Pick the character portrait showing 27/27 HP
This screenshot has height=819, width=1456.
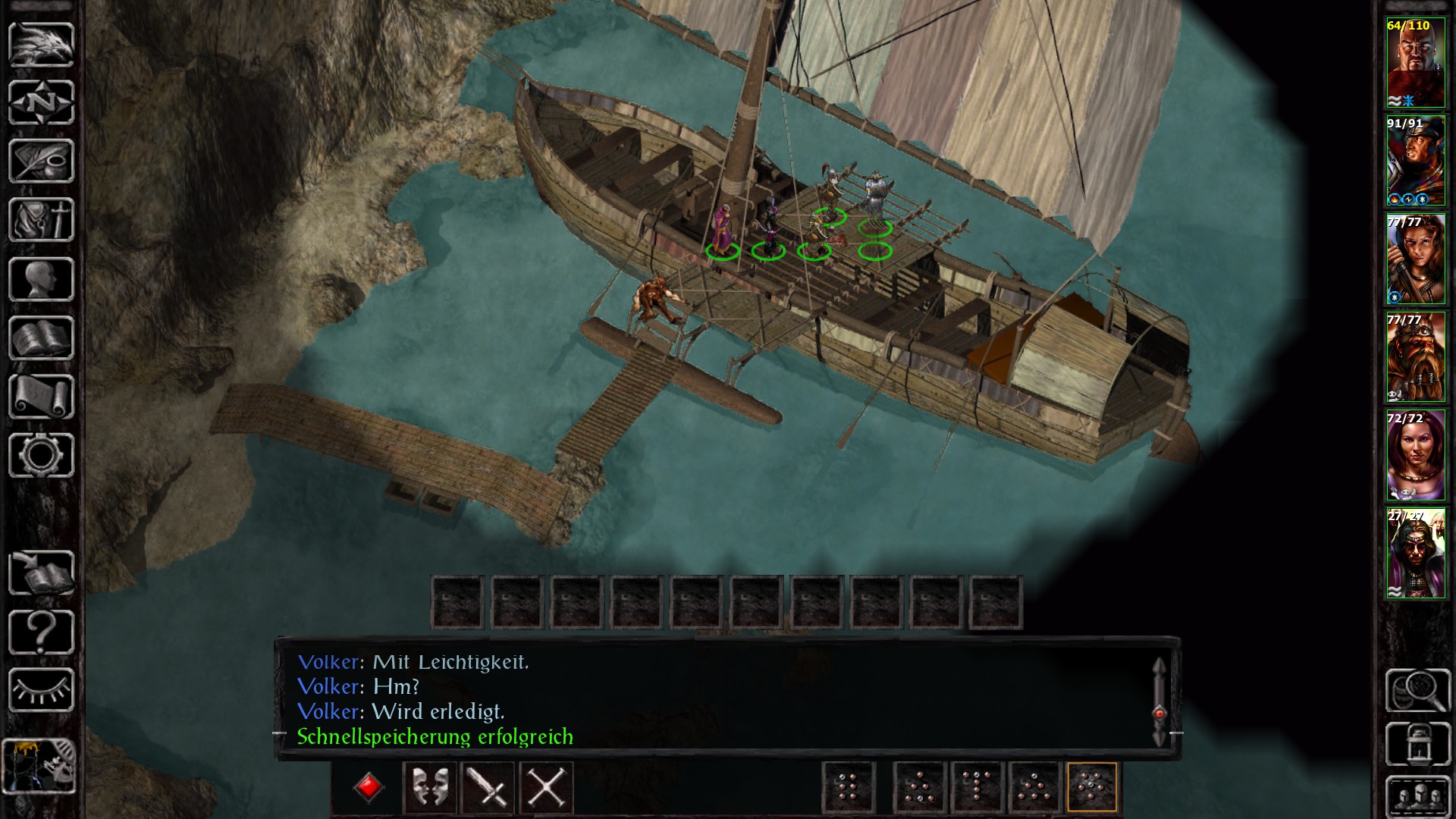coord(1415,554)
